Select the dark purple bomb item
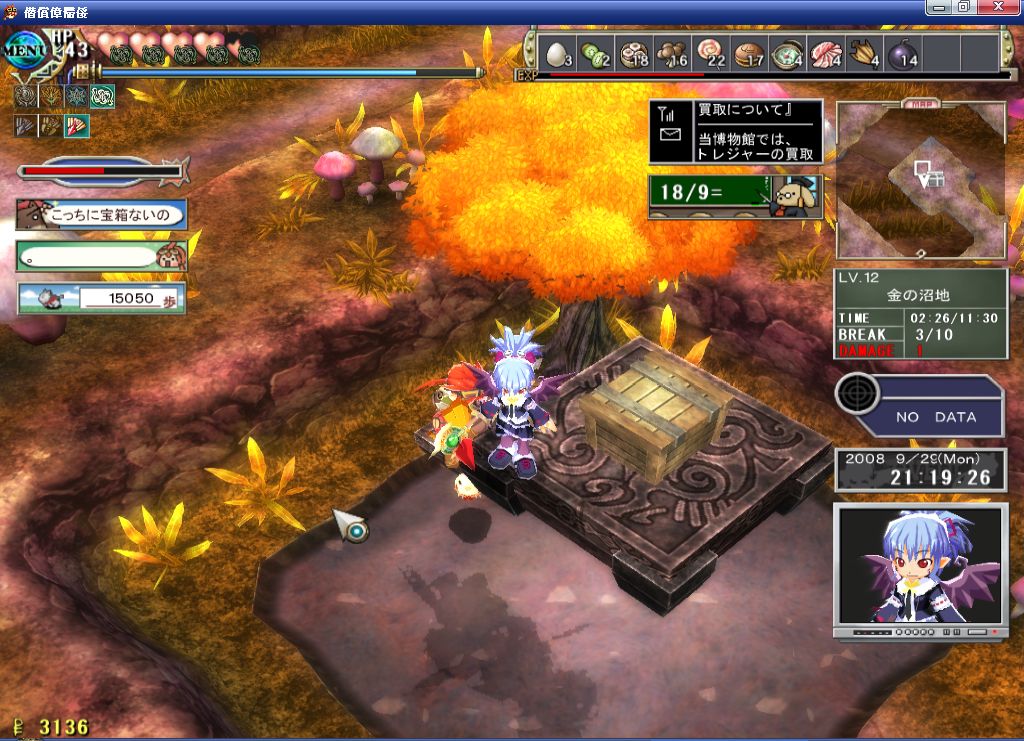This screenshot has width=1024, height=741. [902, 52]
